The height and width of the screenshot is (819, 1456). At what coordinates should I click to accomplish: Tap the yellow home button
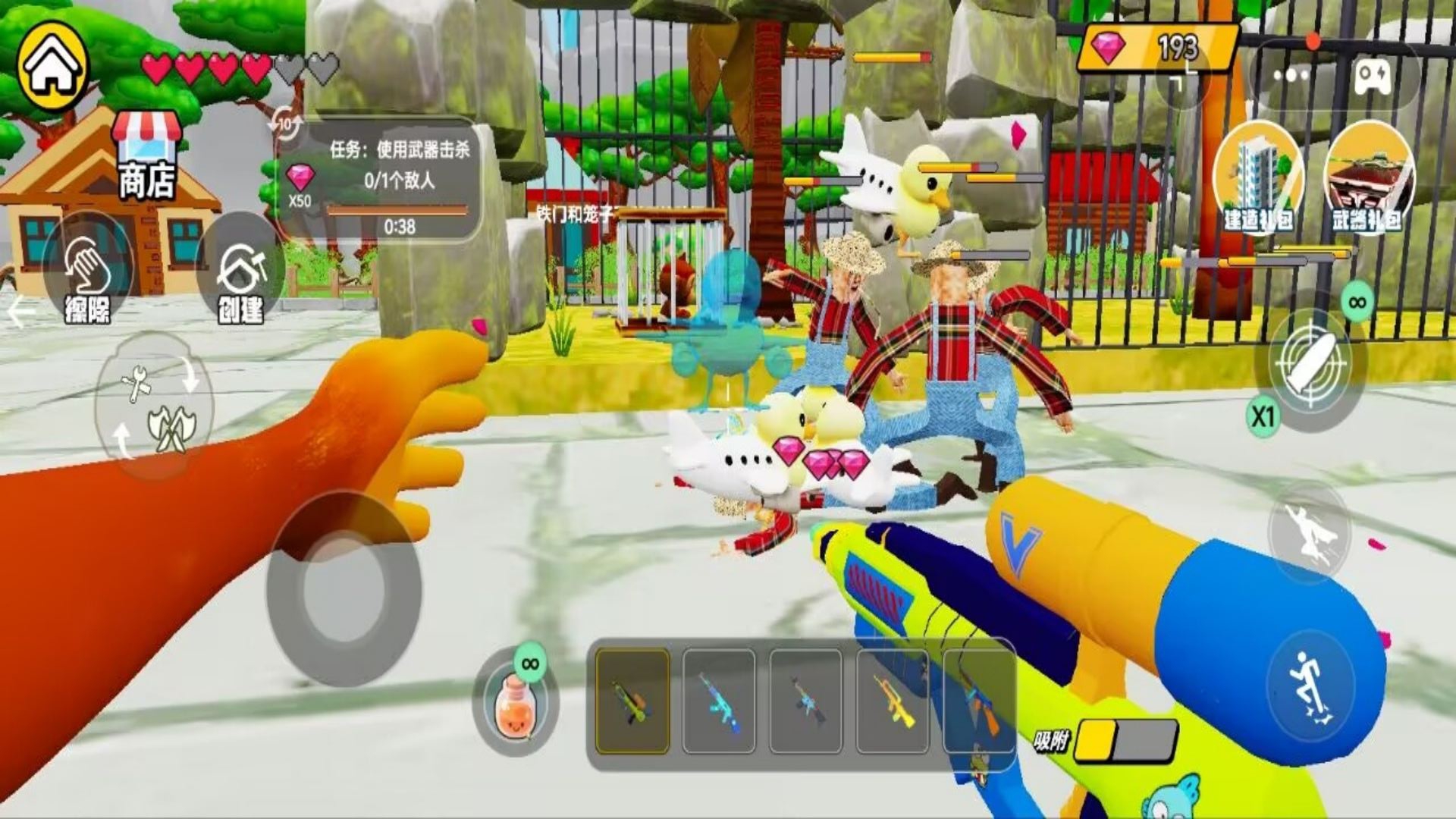click(x=53, y=67)
